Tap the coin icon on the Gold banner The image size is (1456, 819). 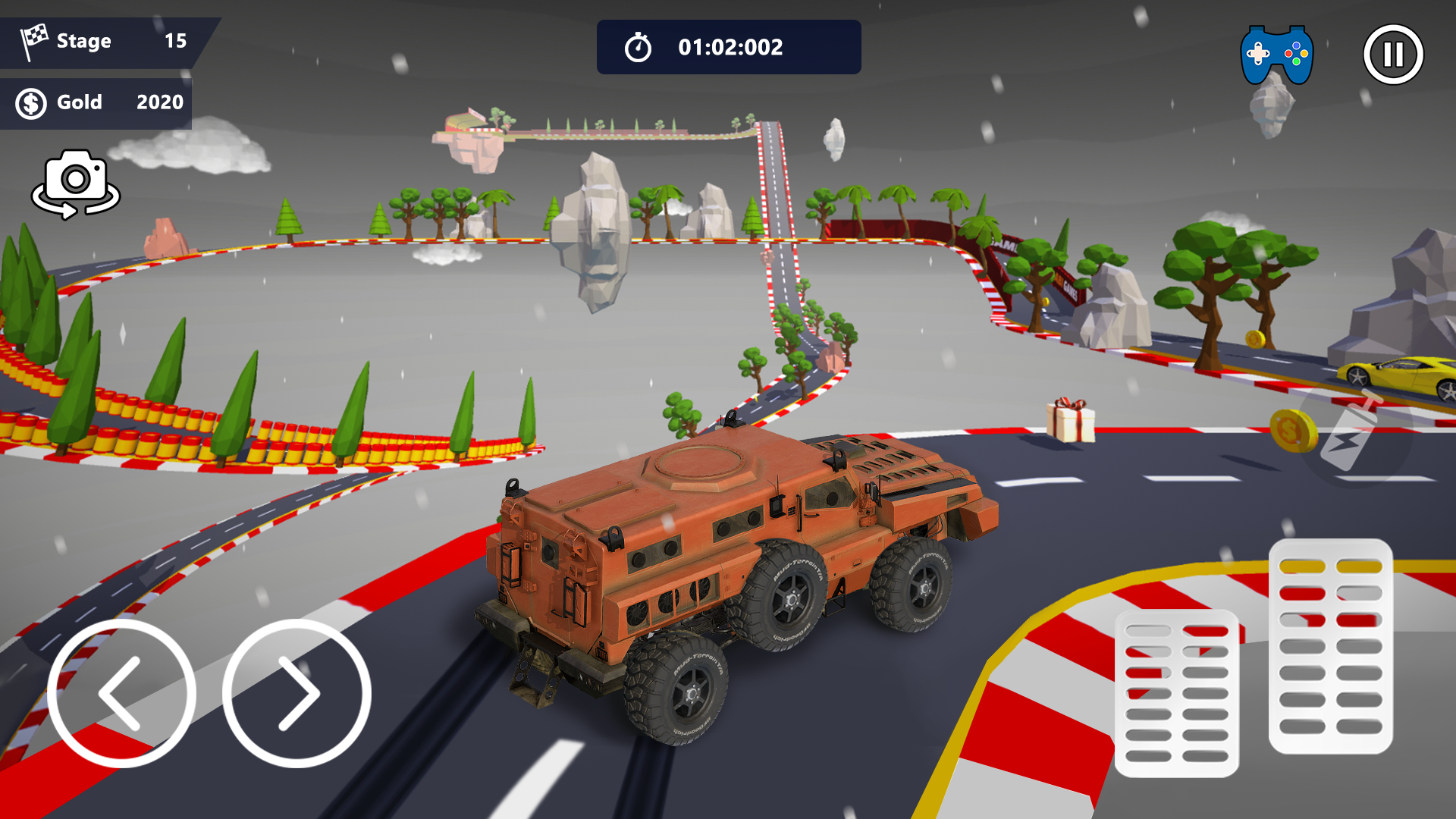[30, 102]
